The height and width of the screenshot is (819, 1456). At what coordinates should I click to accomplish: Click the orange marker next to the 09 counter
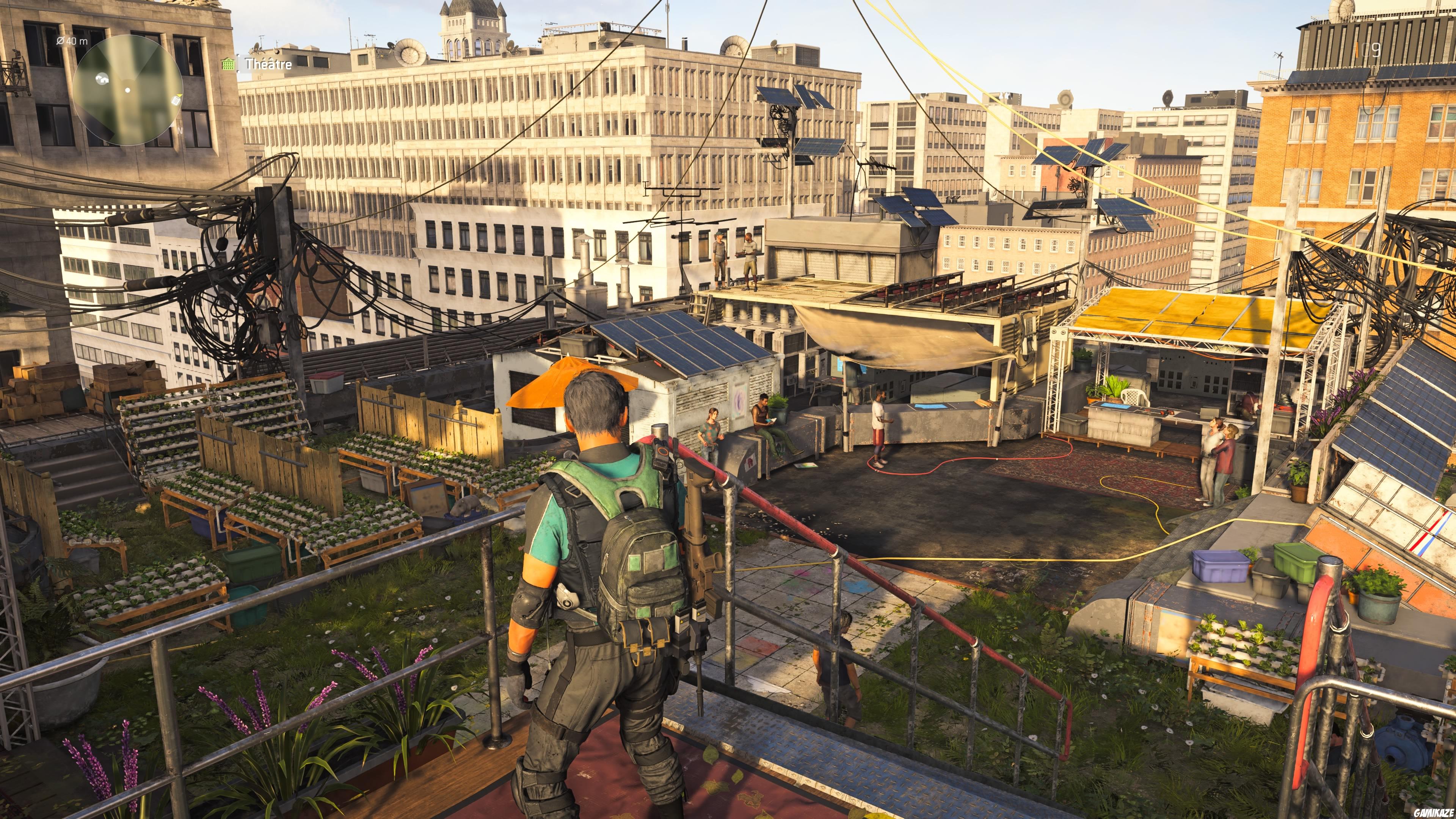[x=1357, y=50]
